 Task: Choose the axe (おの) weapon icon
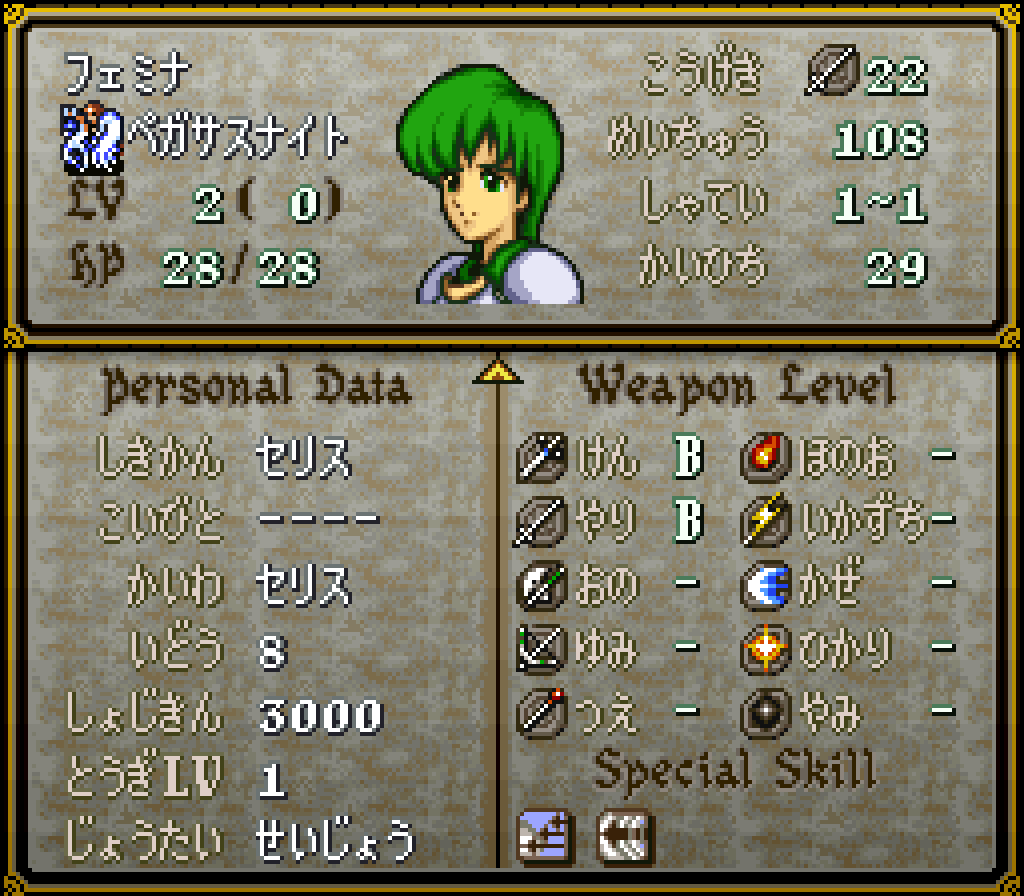(543, 586)
